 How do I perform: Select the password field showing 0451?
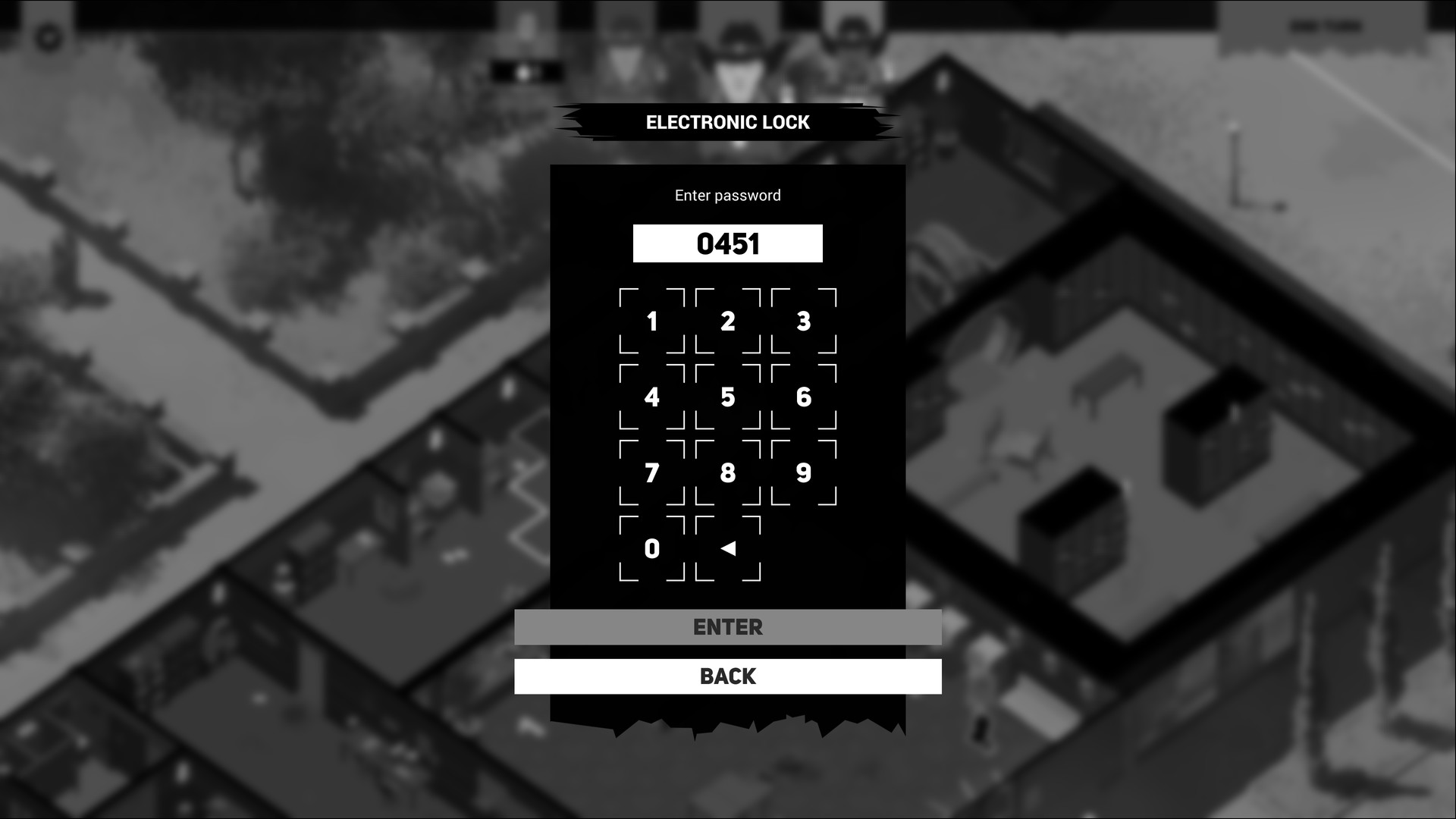(x=727, y=243)
